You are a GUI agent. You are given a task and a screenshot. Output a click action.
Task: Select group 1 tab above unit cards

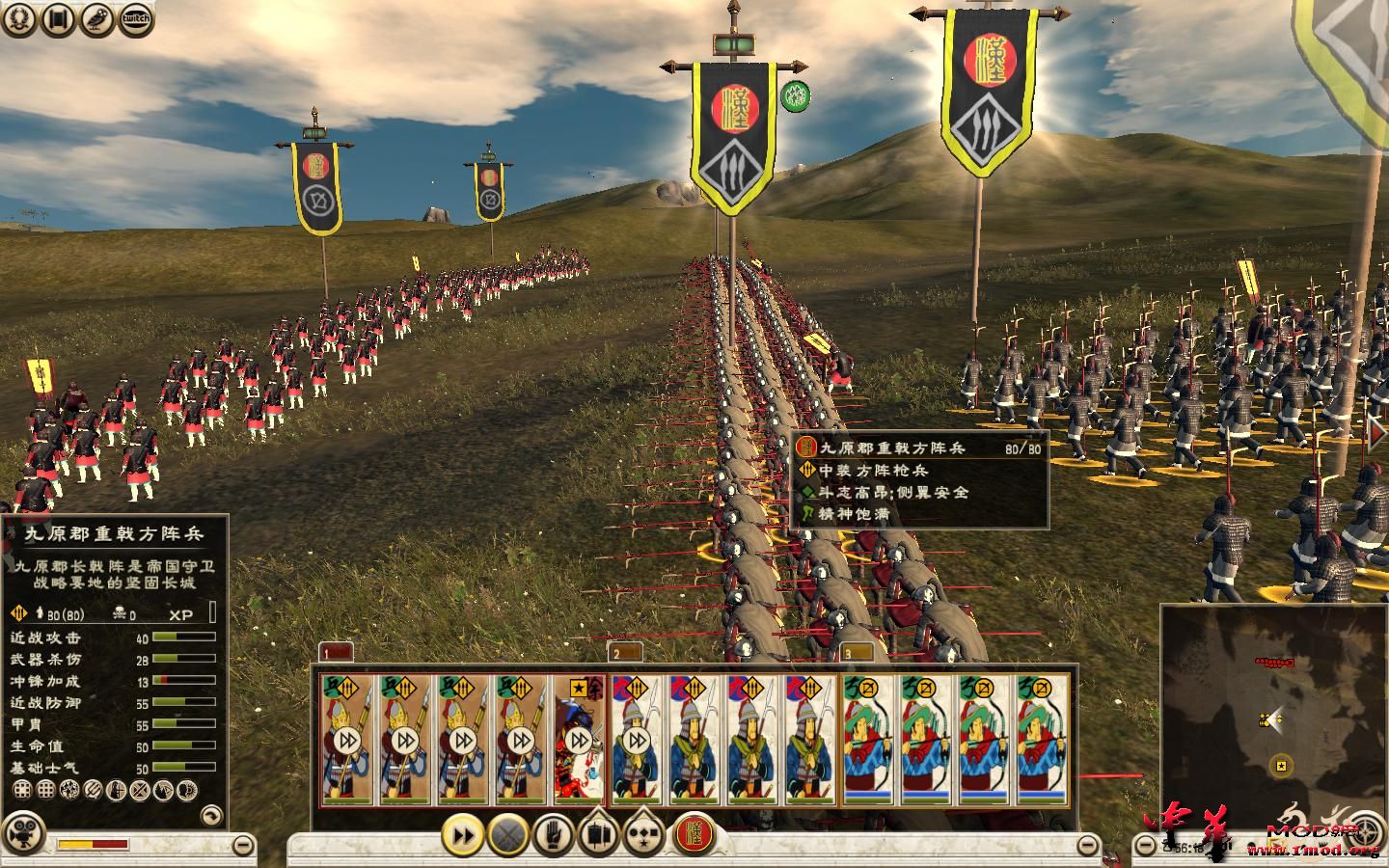pyautogui.click(x=336, y=653)
